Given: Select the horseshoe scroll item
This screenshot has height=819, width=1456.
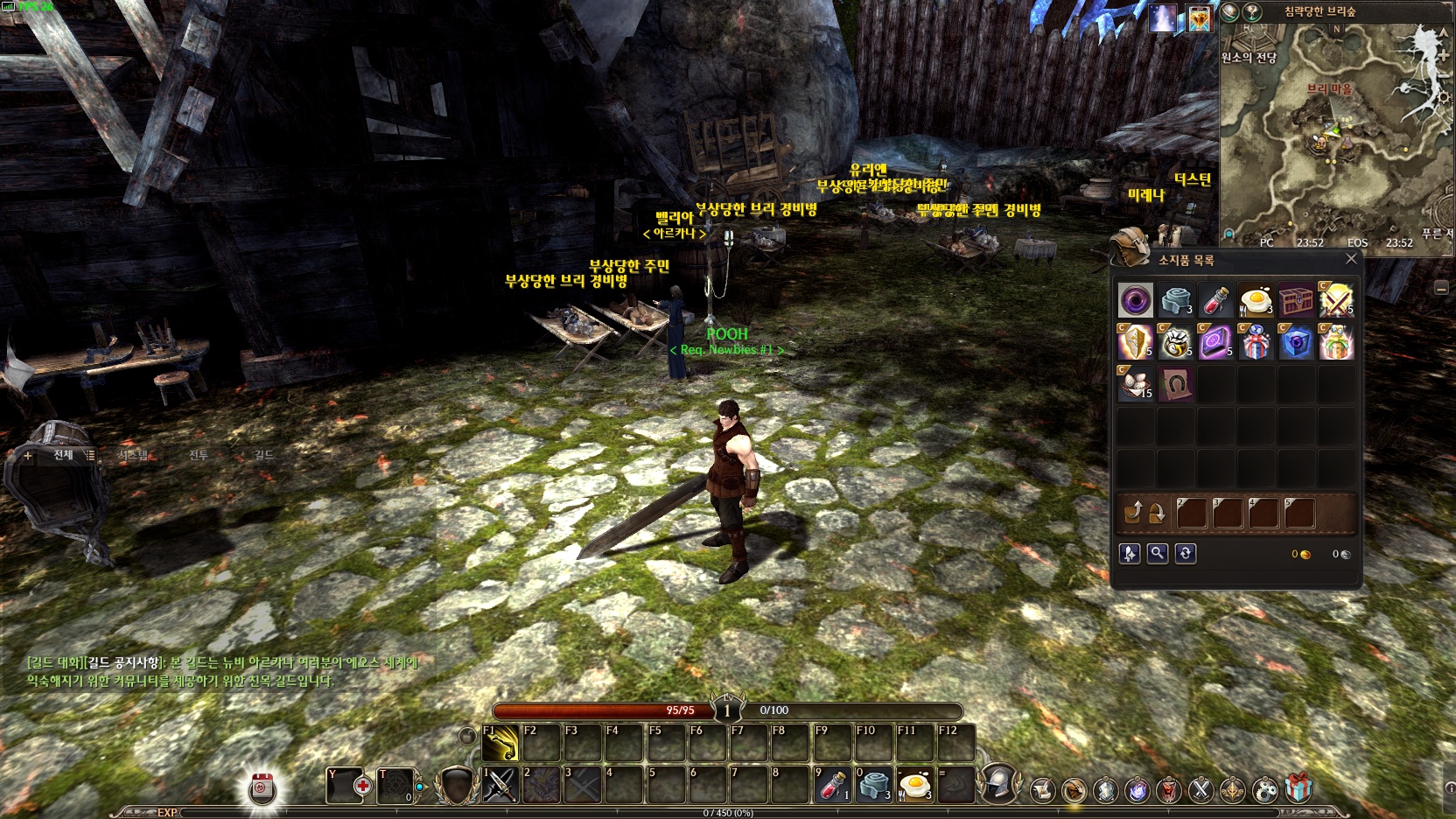Looking at the screenshot, I should point(1175,383).
